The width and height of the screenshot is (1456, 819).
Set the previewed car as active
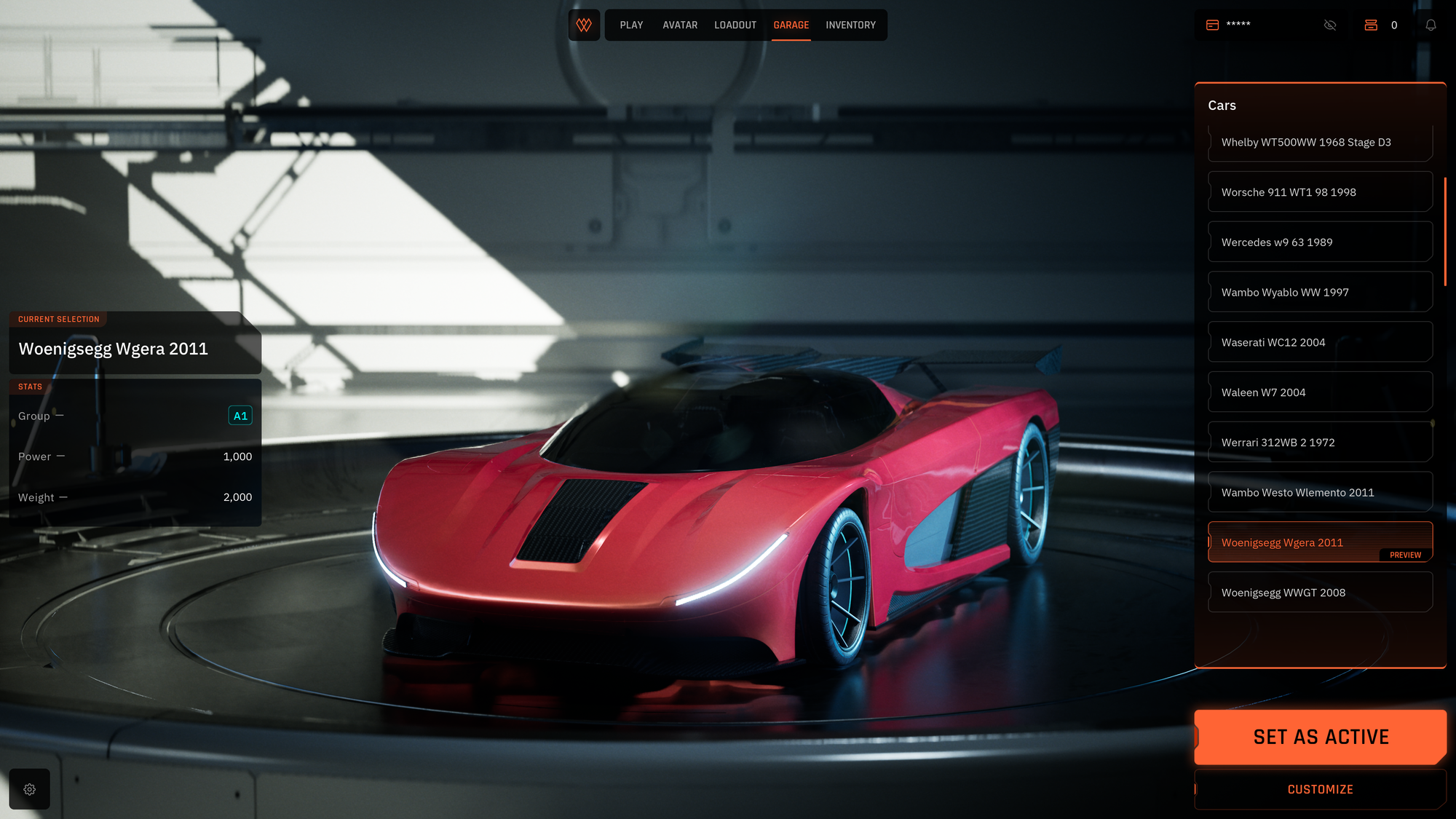1320,737
